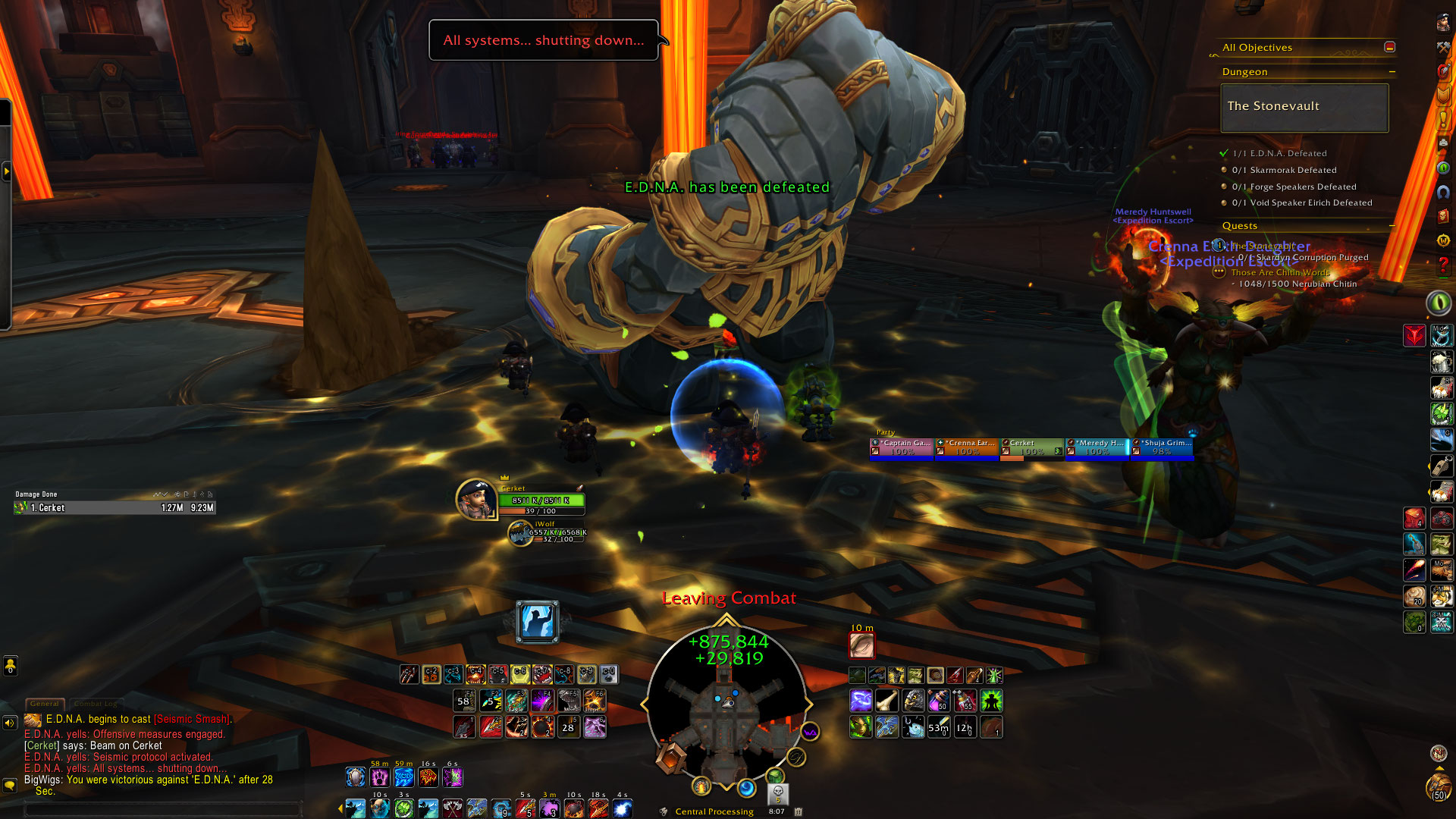Select Captain Ga... in the party frames
The image size is (1456, 819).
(902, 447)
